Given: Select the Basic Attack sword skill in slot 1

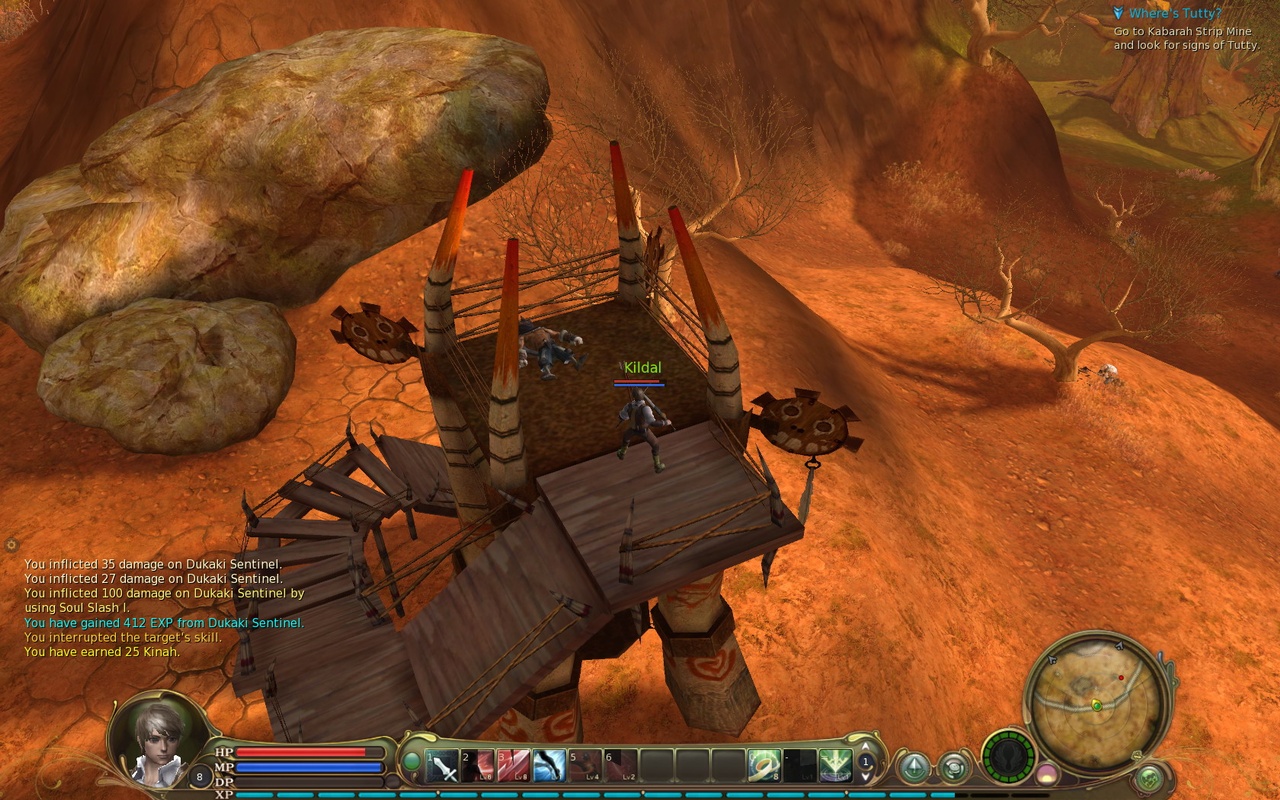Looking at the screenshot, I should (443, 765).
